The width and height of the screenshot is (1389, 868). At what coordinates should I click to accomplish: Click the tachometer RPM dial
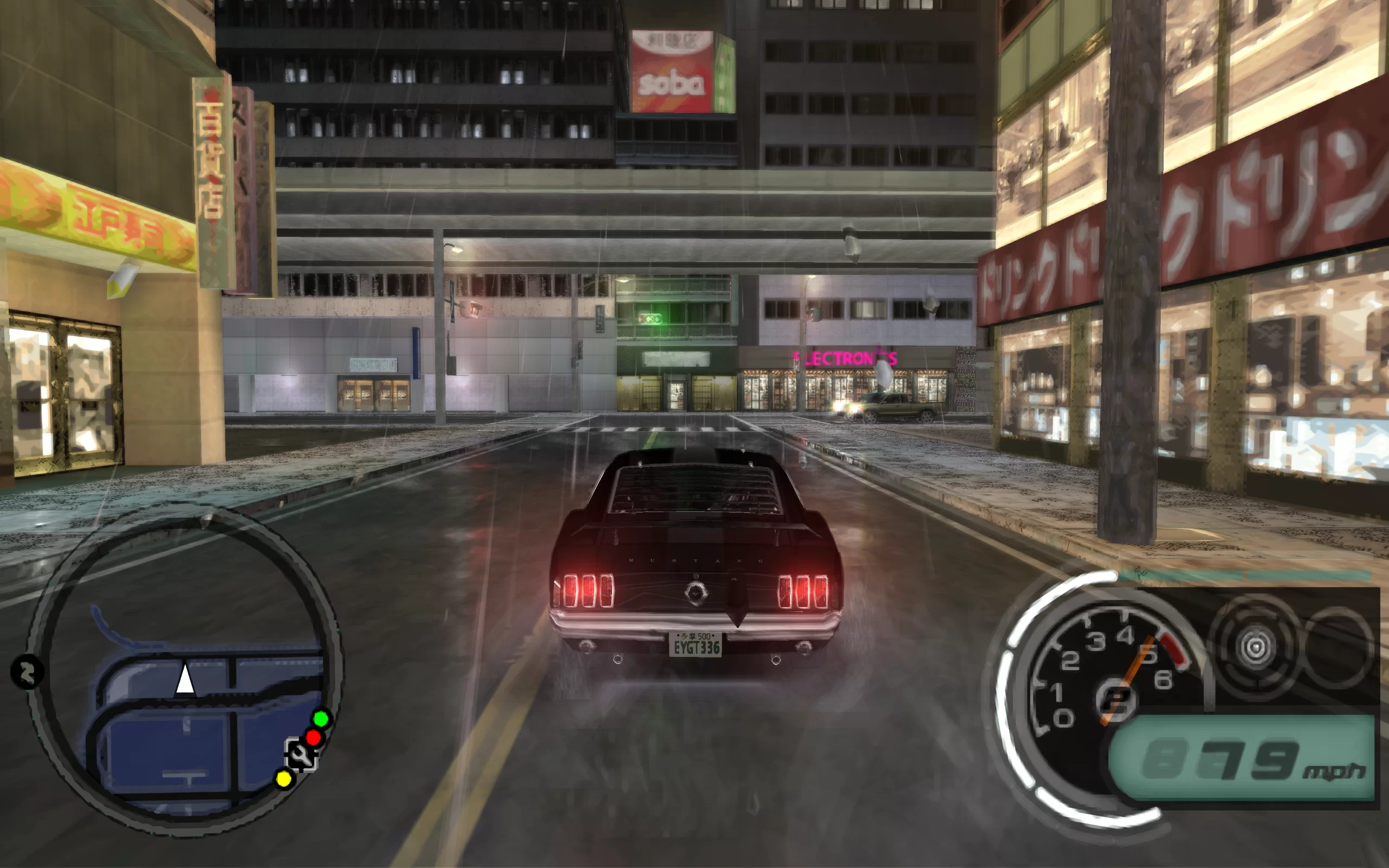point(1109,678)
